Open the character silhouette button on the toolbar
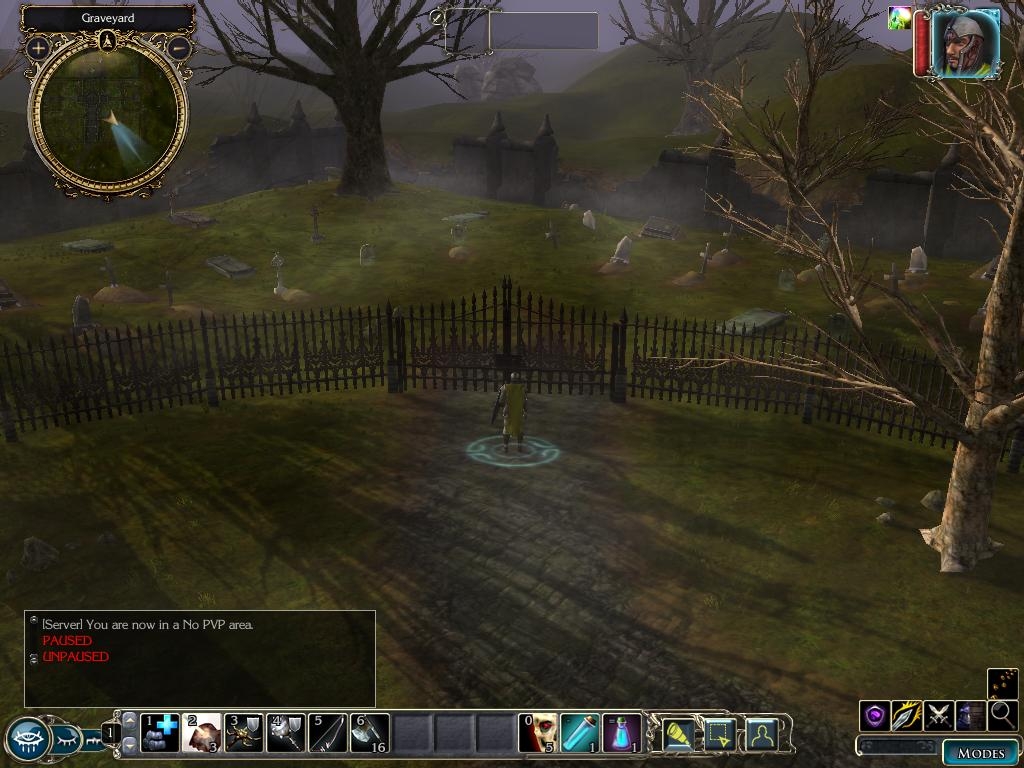The height and width of the screenshot is (768, 1024). tap(762, 734)
